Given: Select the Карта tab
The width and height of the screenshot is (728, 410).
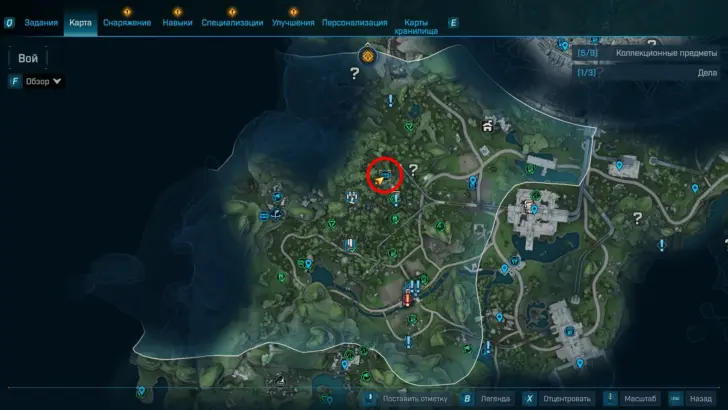Looking at the screenshot, I should coord(81,21).
